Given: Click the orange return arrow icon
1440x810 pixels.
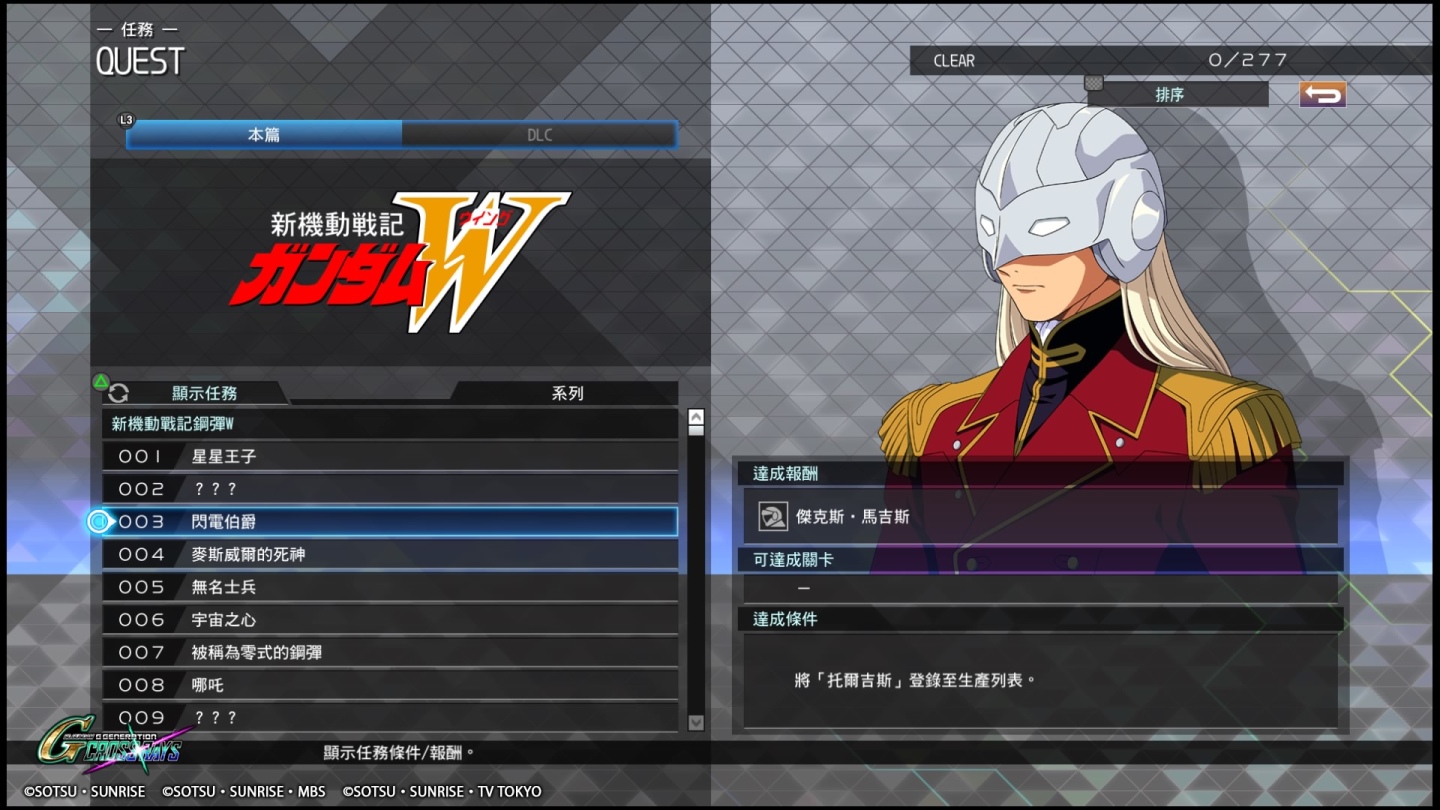Looking at the screenshot, I should tap(1322, 92).
